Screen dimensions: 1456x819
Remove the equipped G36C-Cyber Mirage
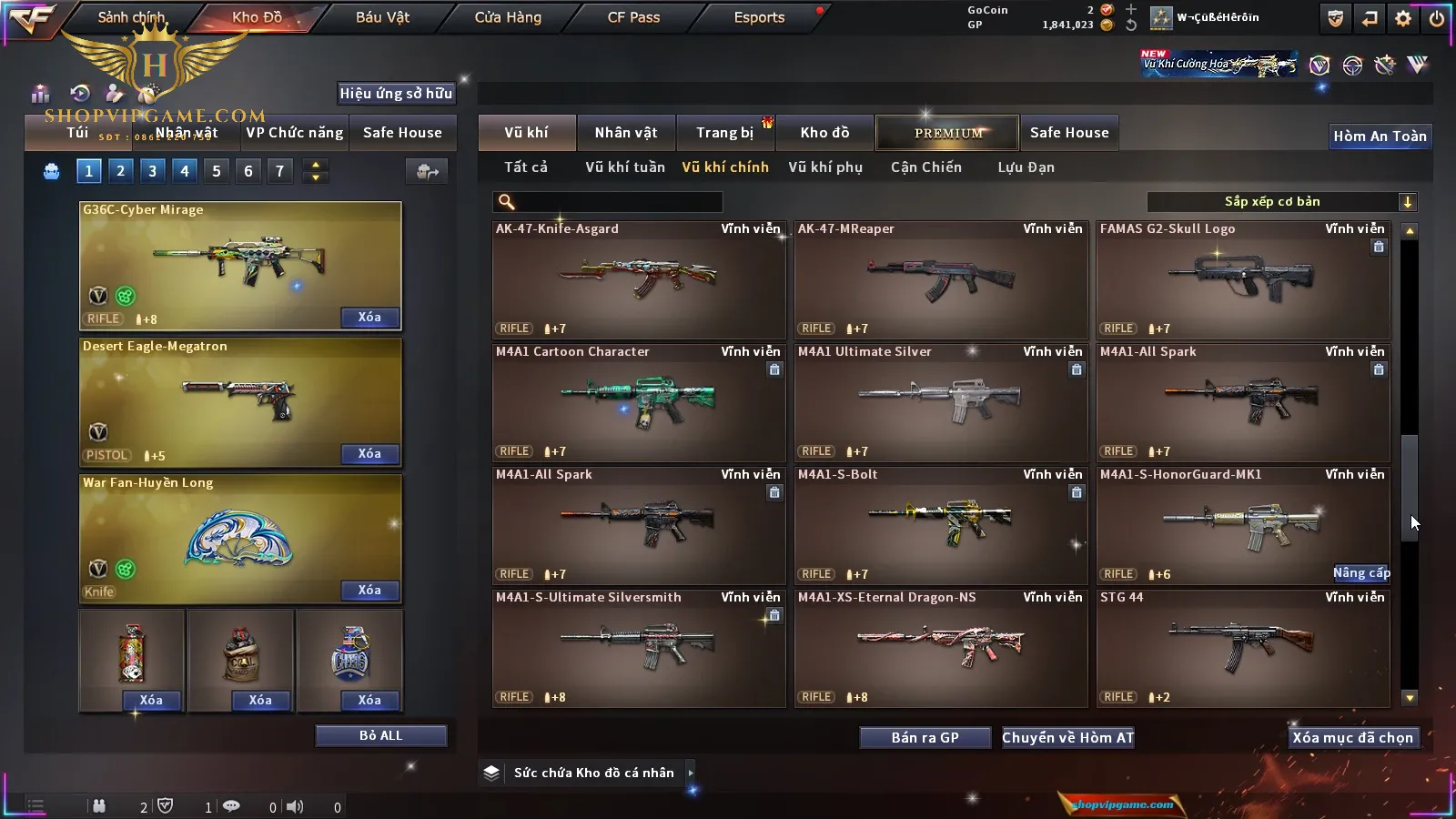(369, 318)
